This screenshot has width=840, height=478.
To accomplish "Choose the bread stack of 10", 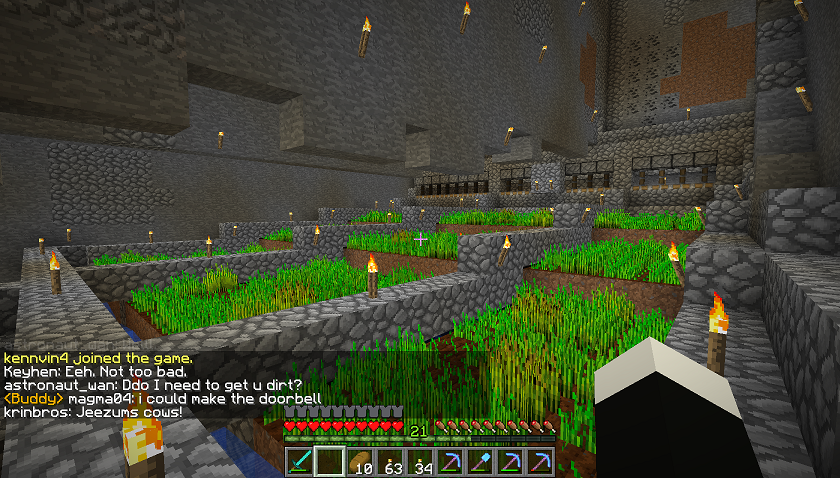I will click(359, 461).
